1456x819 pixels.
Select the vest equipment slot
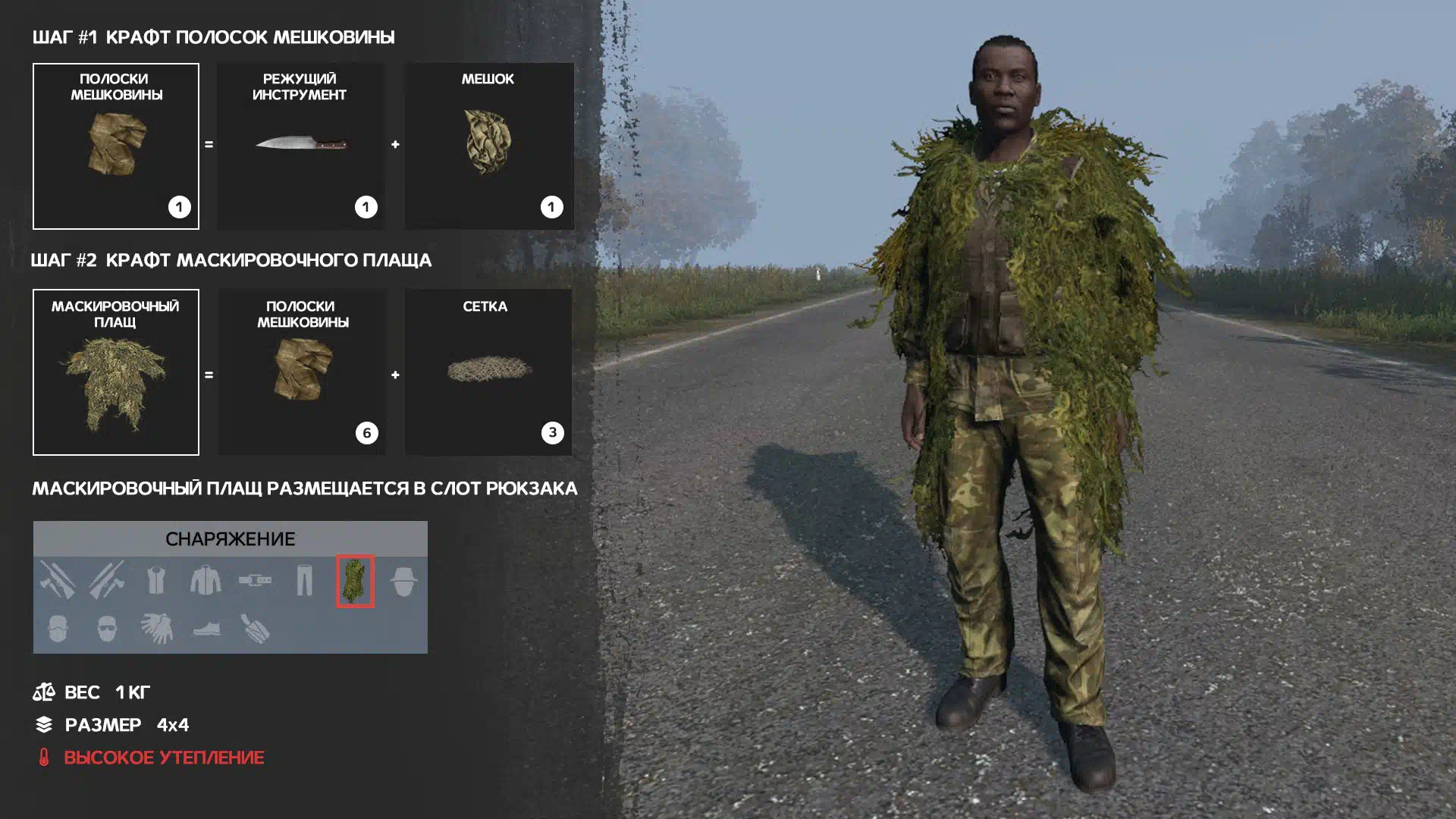pyautogui.click(x=156, y=582)
